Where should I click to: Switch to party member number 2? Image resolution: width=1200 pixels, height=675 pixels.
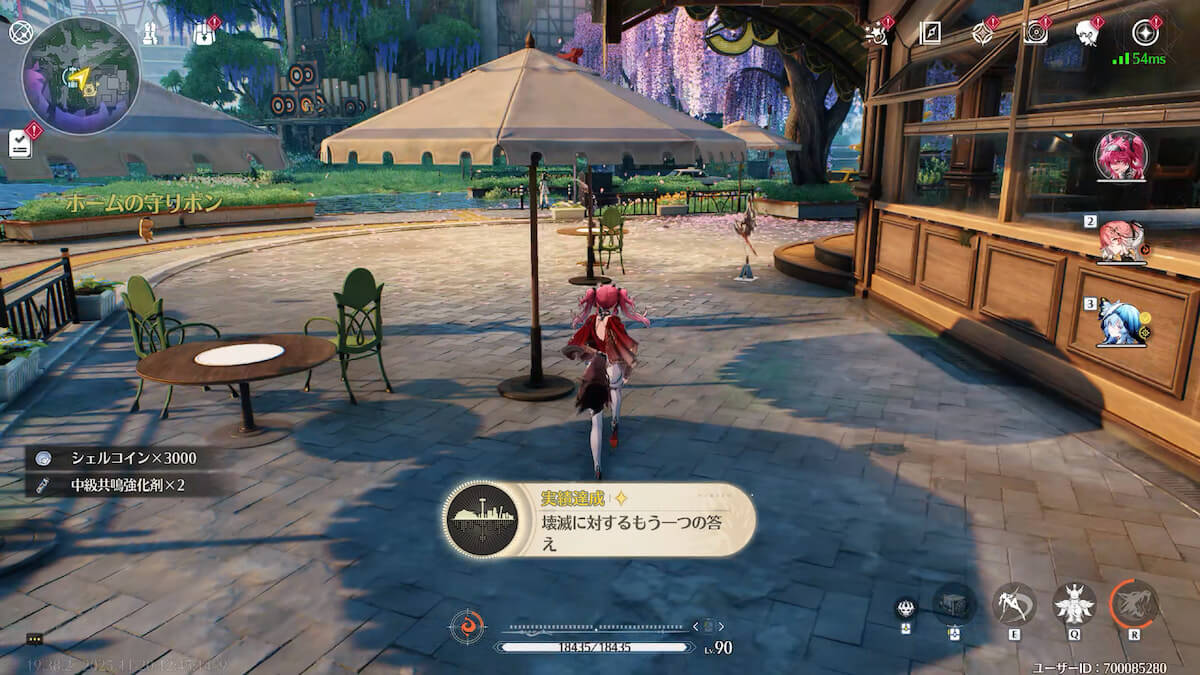(x=1121, y=241)
